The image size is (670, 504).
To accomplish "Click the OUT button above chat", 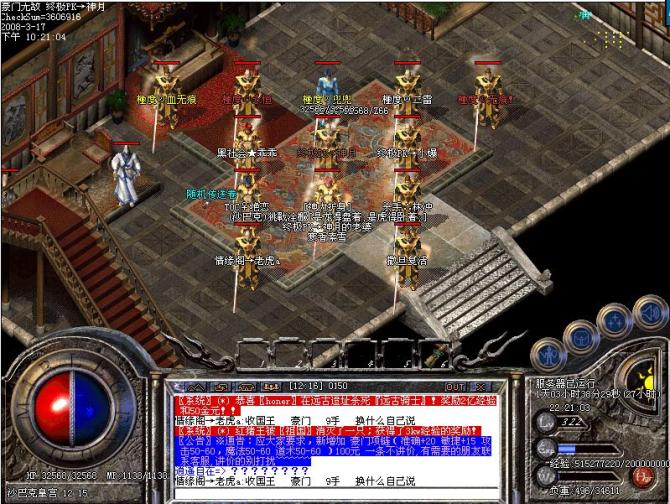I will click(x=455, y=386).
